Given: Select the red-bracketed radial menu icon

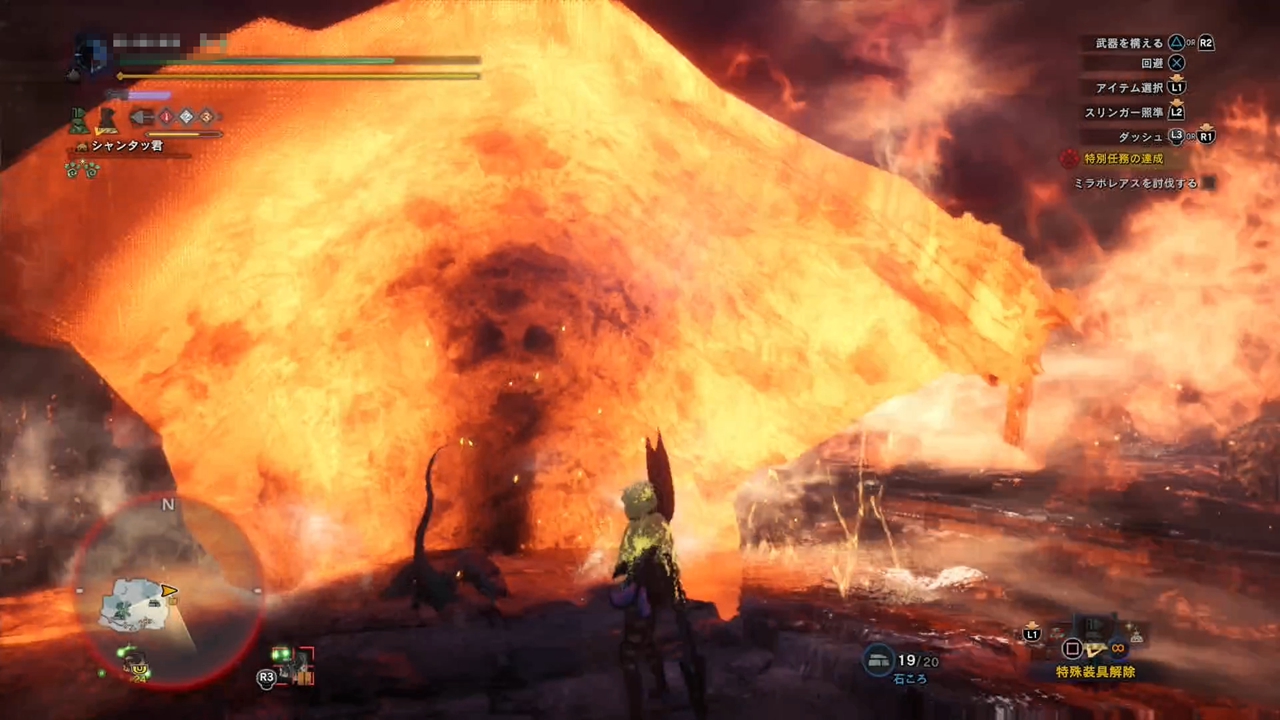Looking at the screenshot, I should tap(294, 665).
